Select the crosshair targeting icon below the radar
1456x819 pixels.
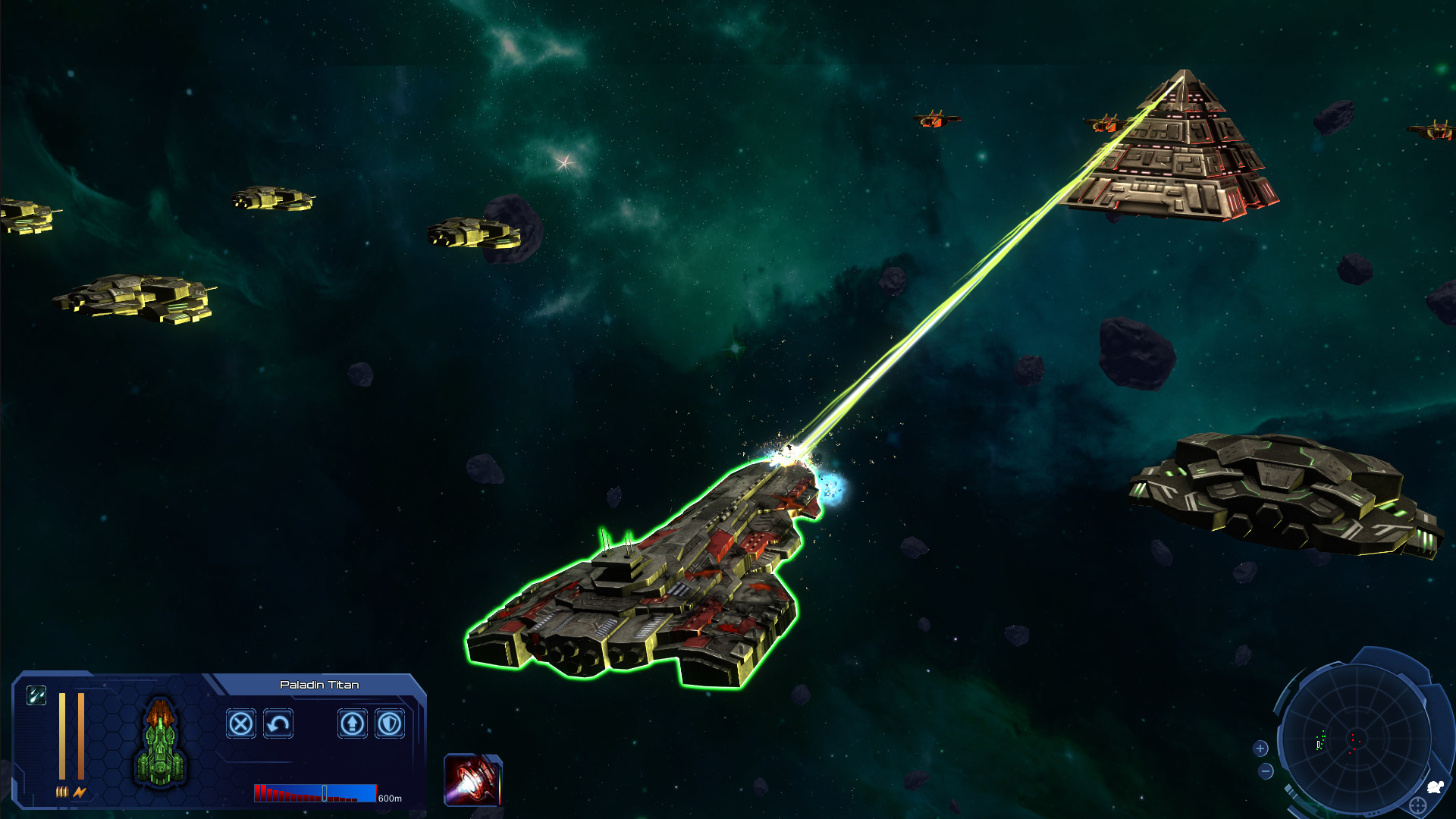[1417, 804]
